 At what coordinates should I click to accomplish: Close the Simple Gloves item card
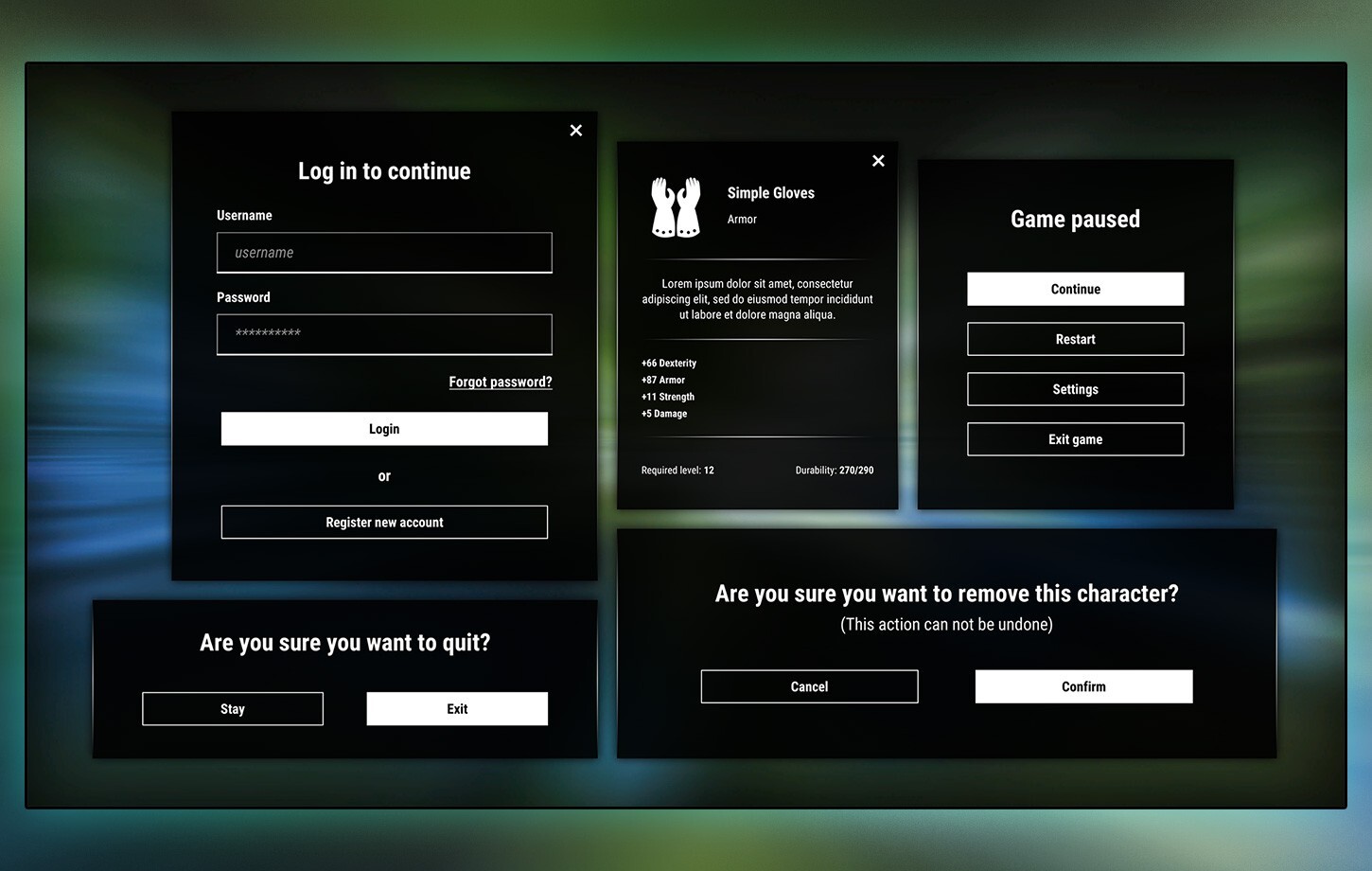point(878,161)
